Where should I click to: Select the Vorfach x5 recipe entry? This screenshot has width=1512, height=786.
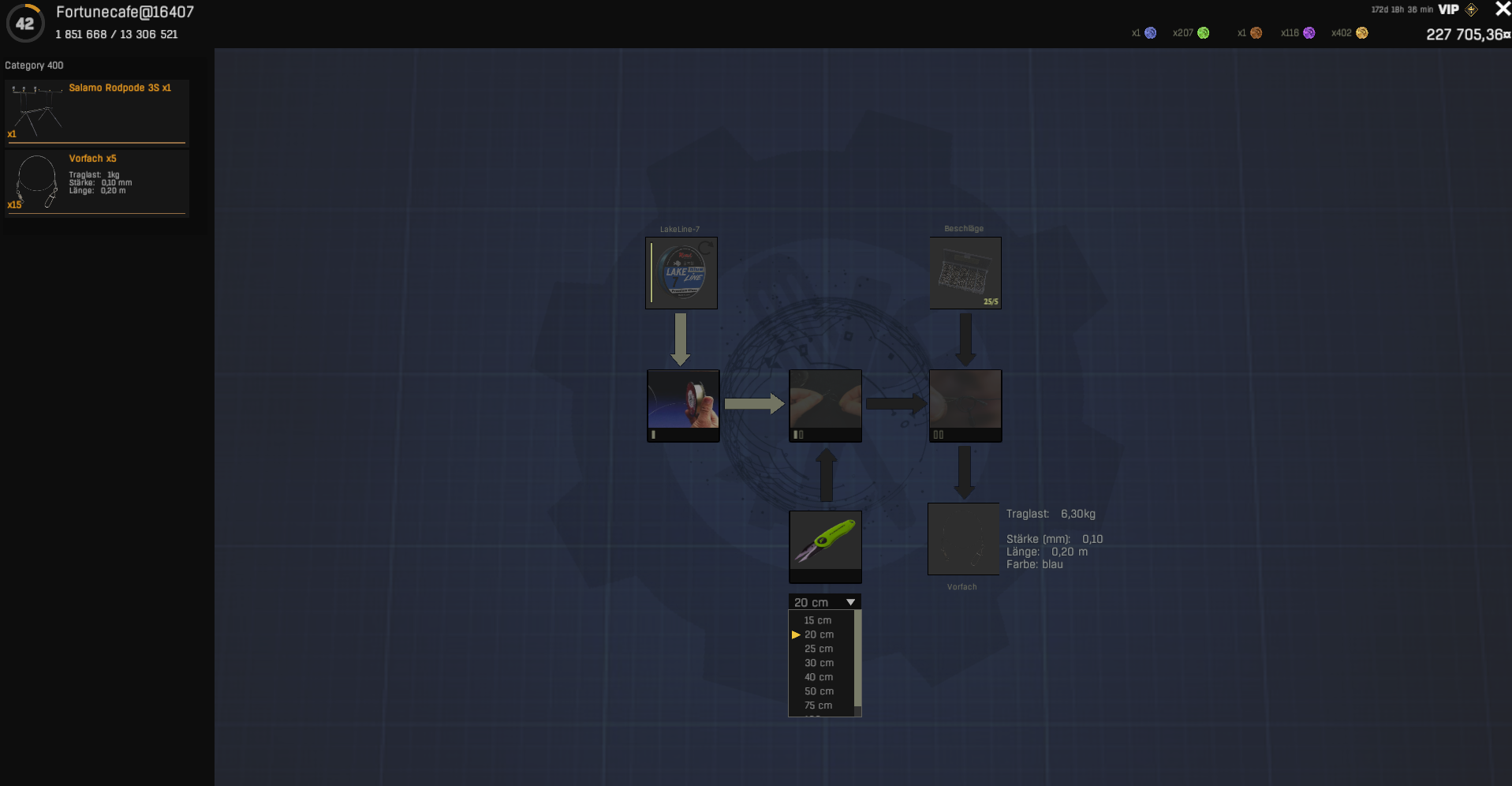(x=96, y=182)
